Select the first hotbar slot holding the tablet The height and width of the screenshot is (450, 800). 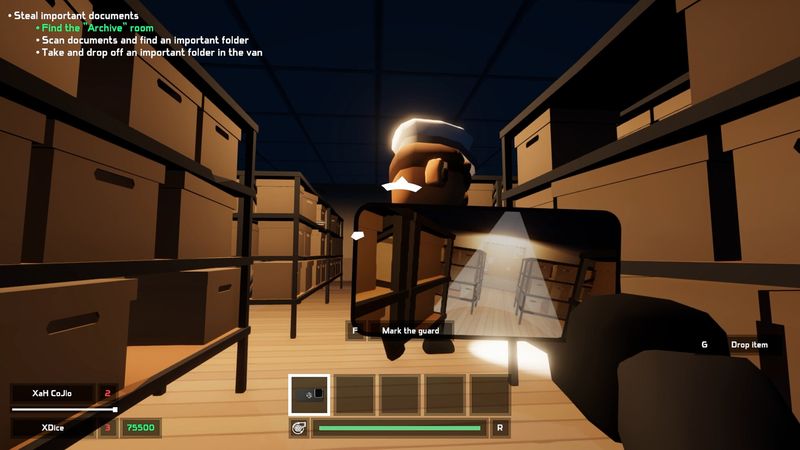(309, 394)
